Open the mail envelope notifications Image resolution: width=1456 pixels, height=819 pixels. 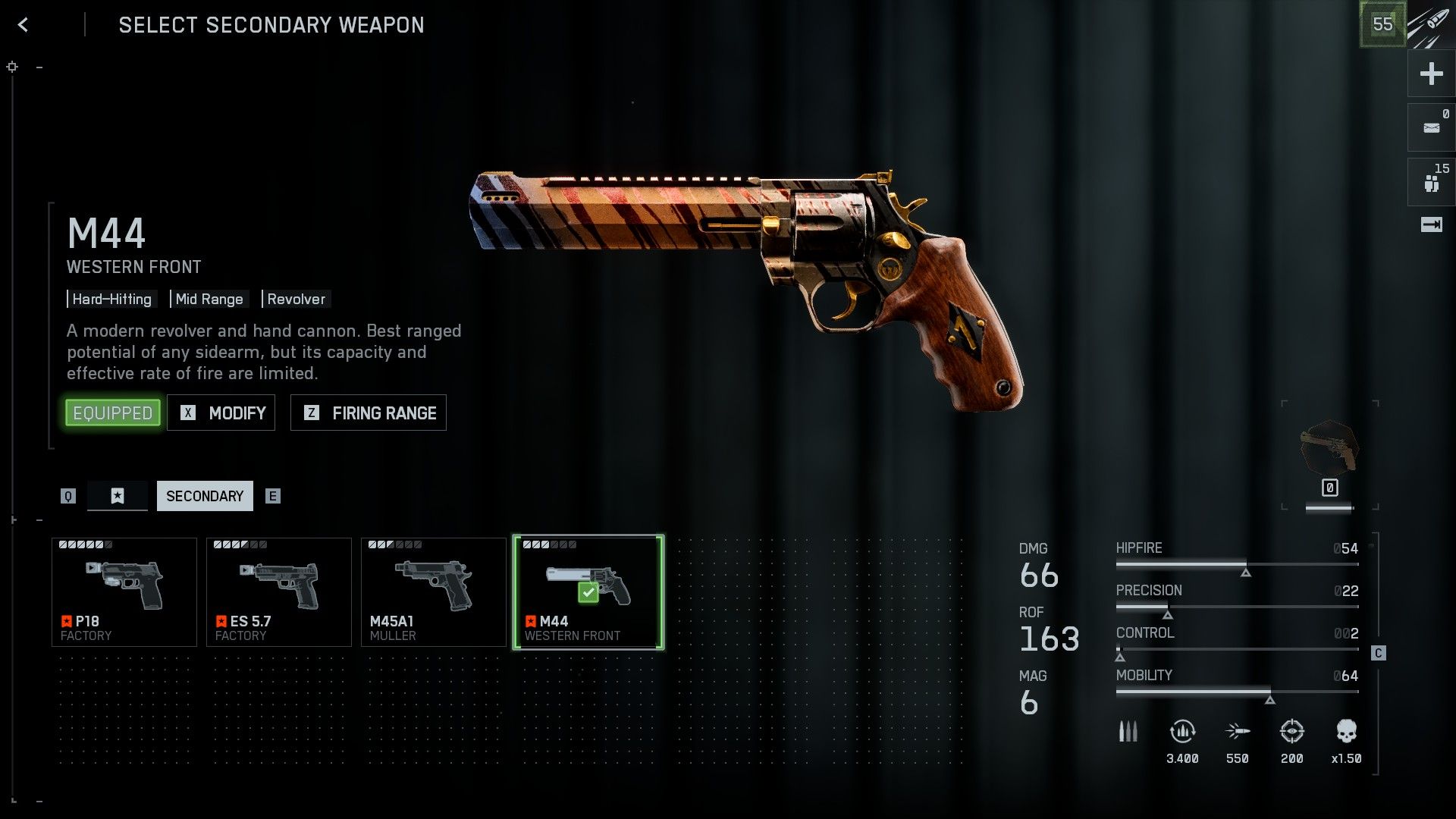pos(1431,128)
